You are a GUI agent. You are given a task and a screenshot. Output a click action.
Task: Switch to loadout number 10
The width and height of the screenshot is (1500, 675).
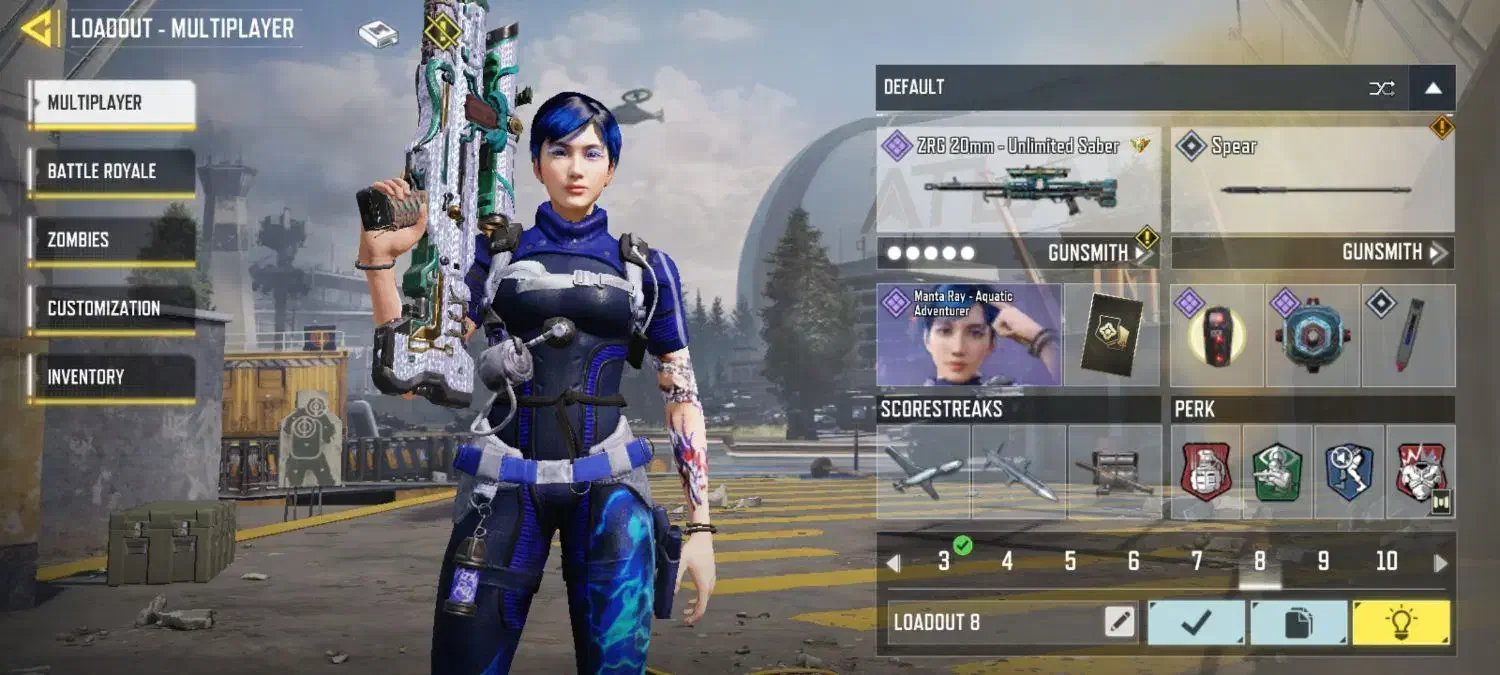click(1386, 562)
